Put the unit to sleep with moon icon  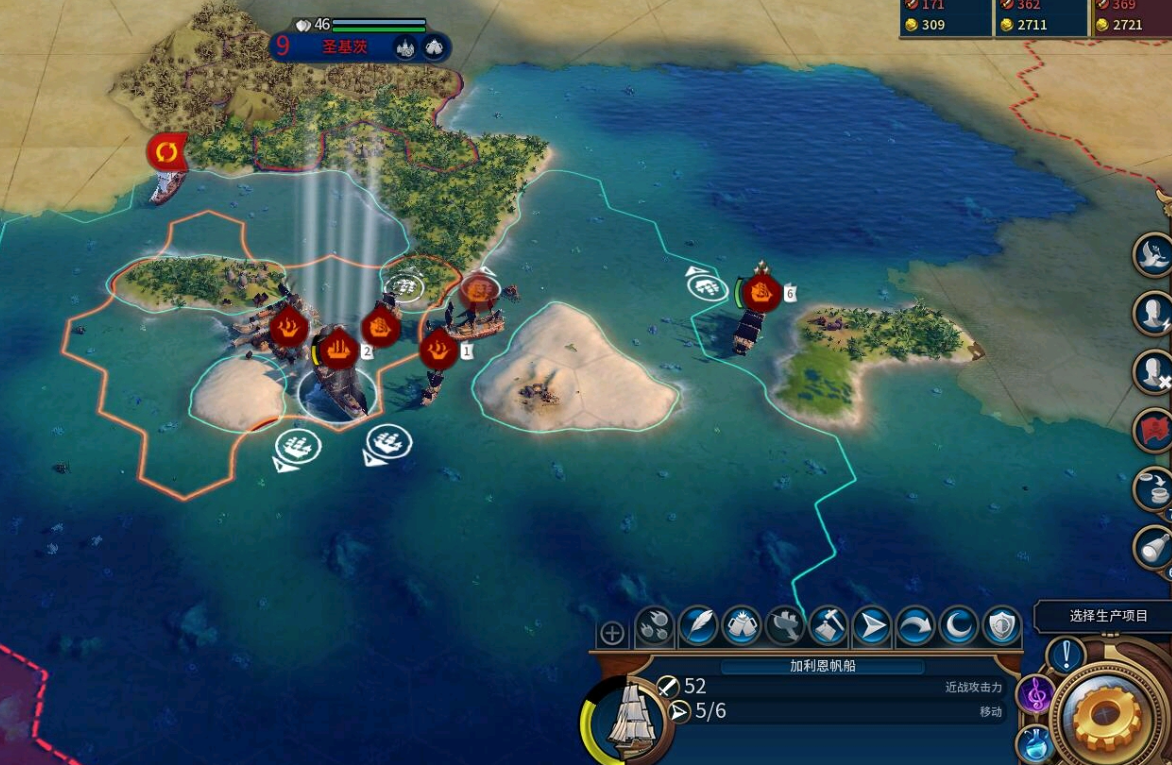point(958,627)
